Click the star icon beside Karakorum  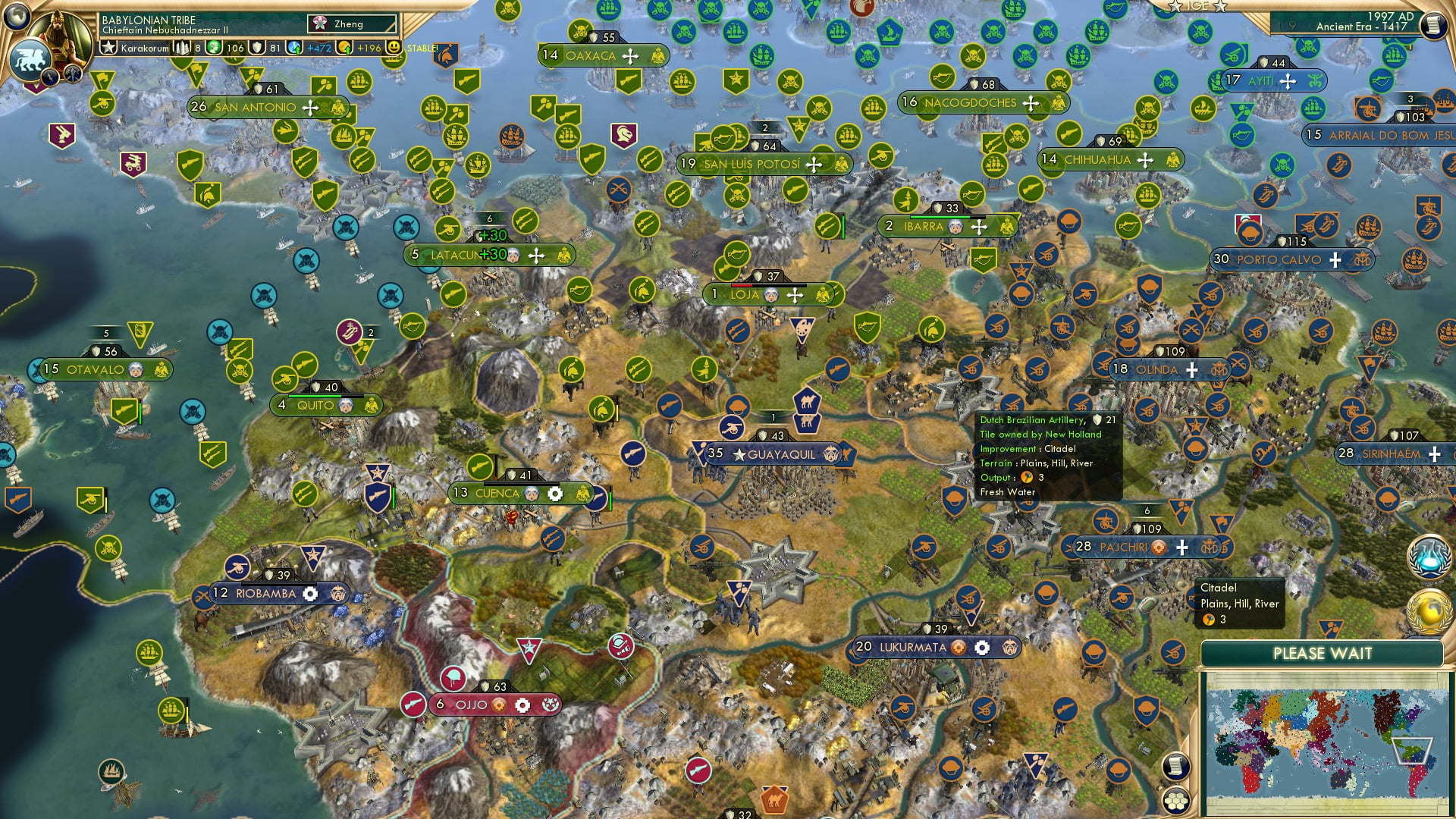(x=109, y=46)
